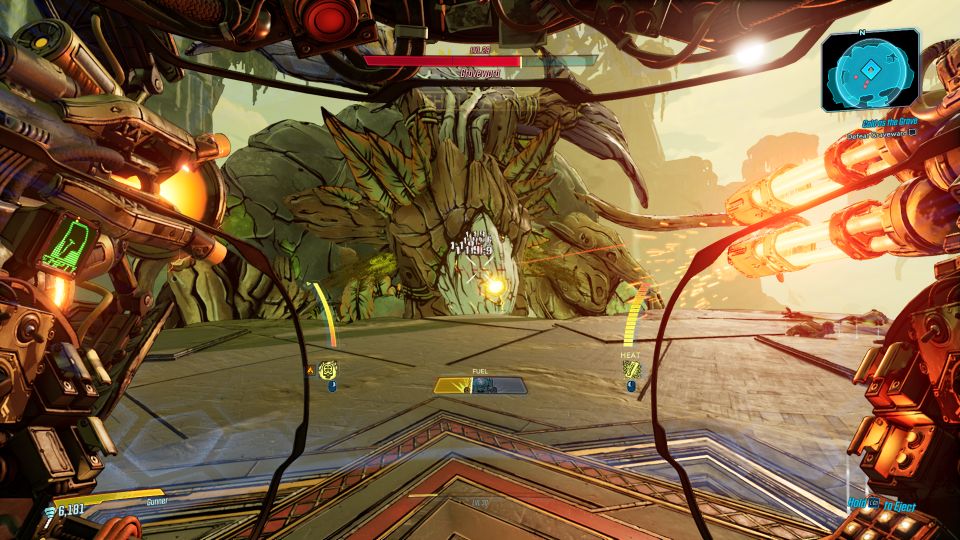The height and width of the screenshot is (540, 960).
Task: Click the Iron Bear fuel gauge icon
Action: pyautogui.click(x=481, y=386)
